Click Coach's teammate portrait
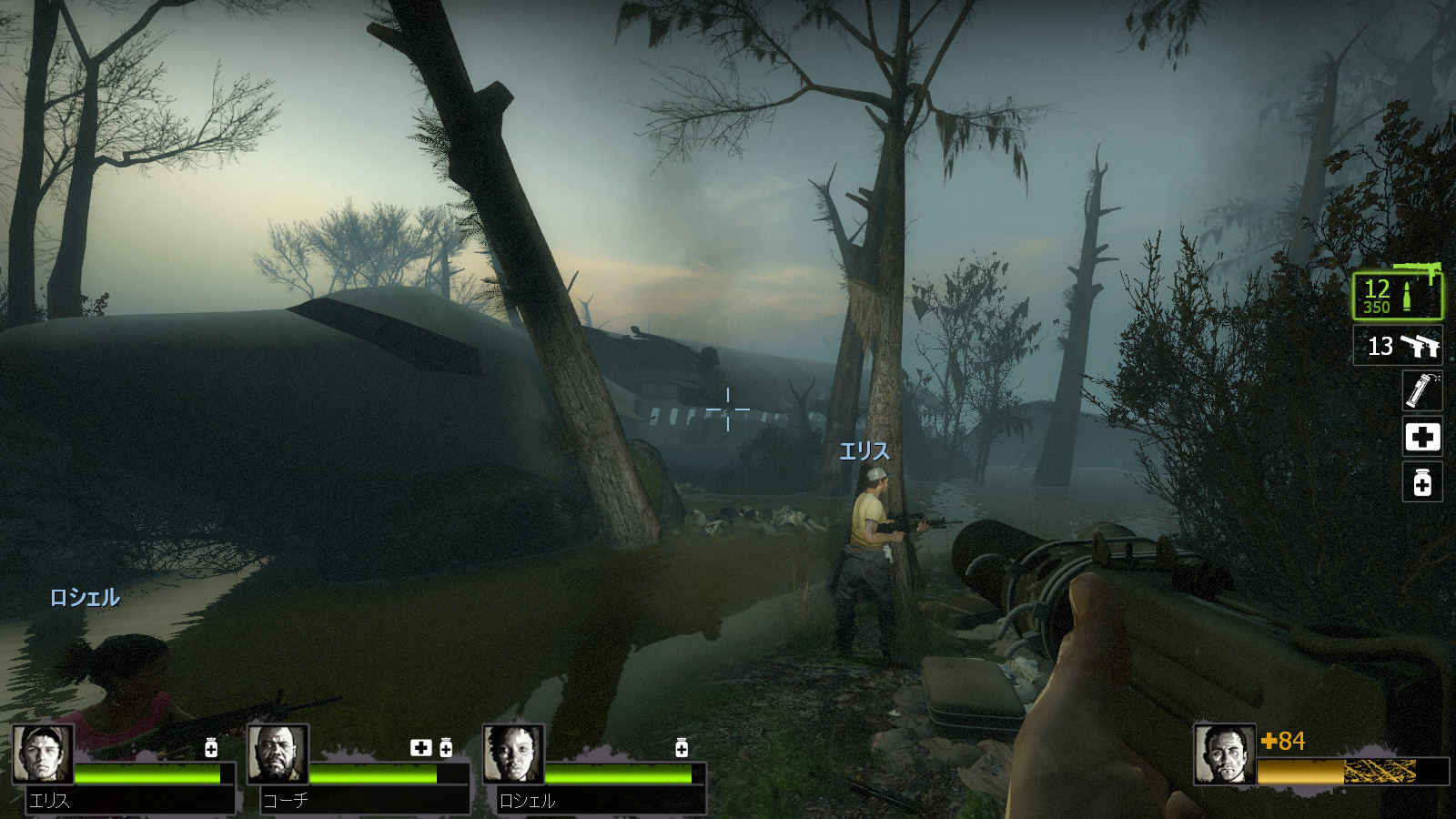Image resolution: width=1456 pixels, height=819 pixels. pos(278,754)
